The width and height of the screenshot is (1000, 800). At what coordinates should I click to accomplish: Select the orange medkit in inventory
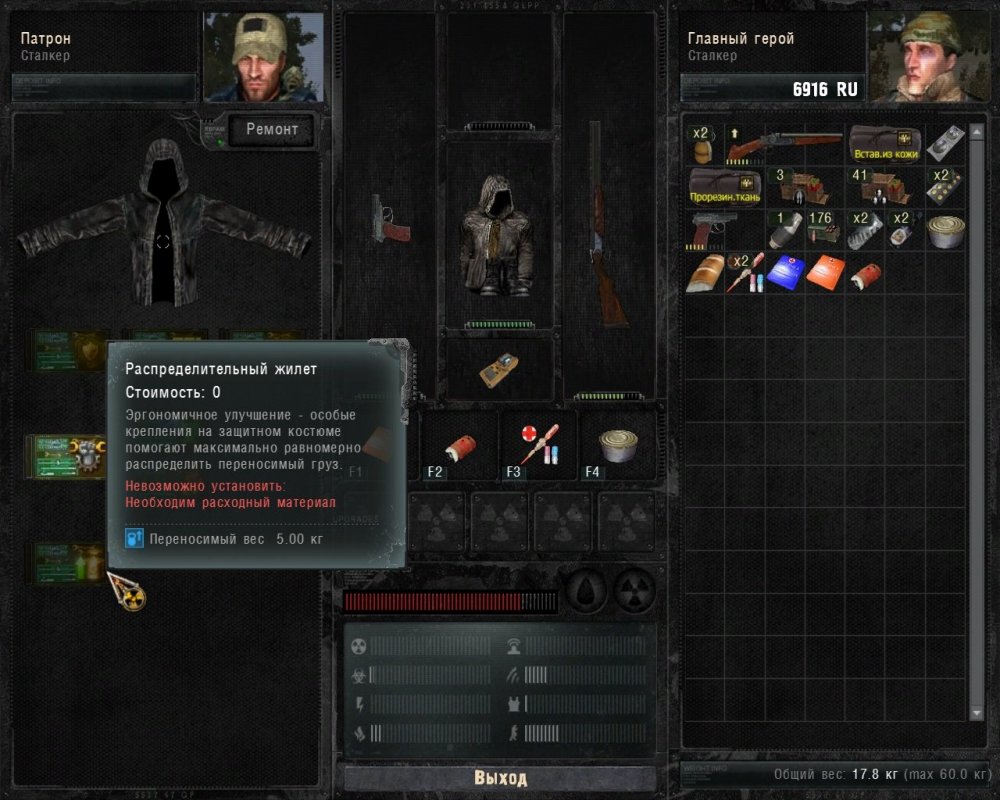(825, 271)
